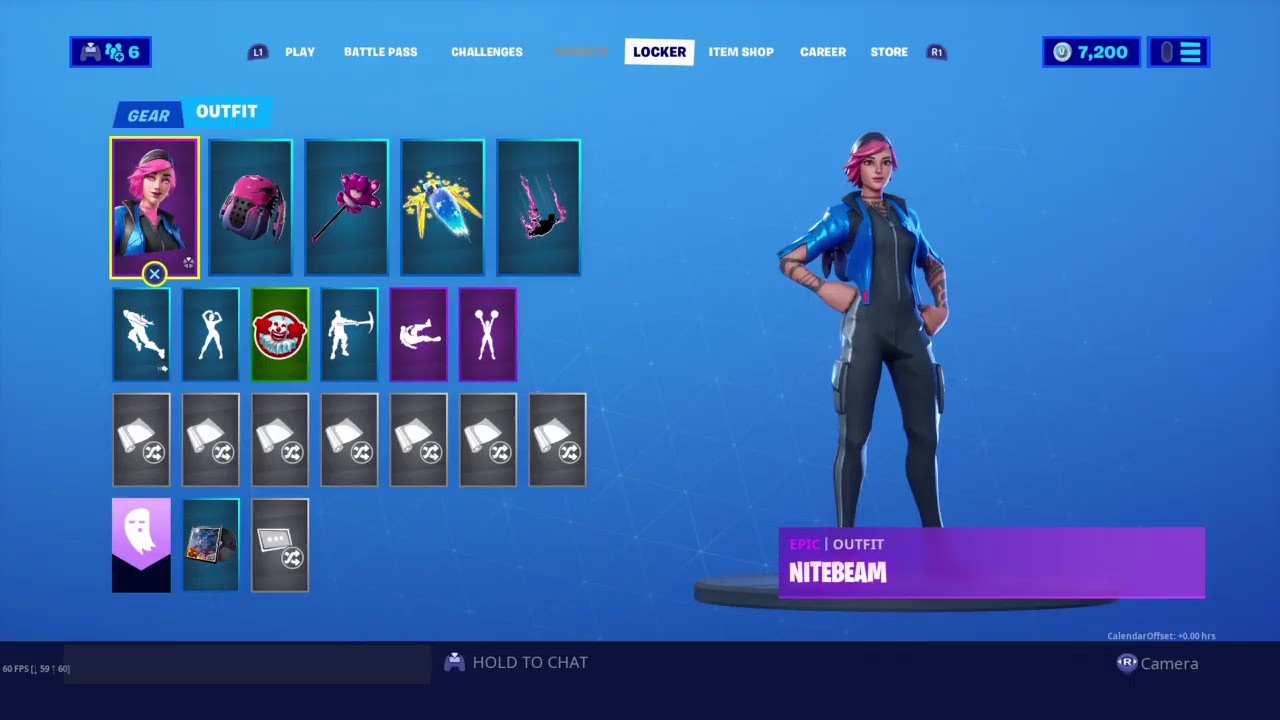Select the OUTFIT tab
1280x720 pixels.
(227, 112)
